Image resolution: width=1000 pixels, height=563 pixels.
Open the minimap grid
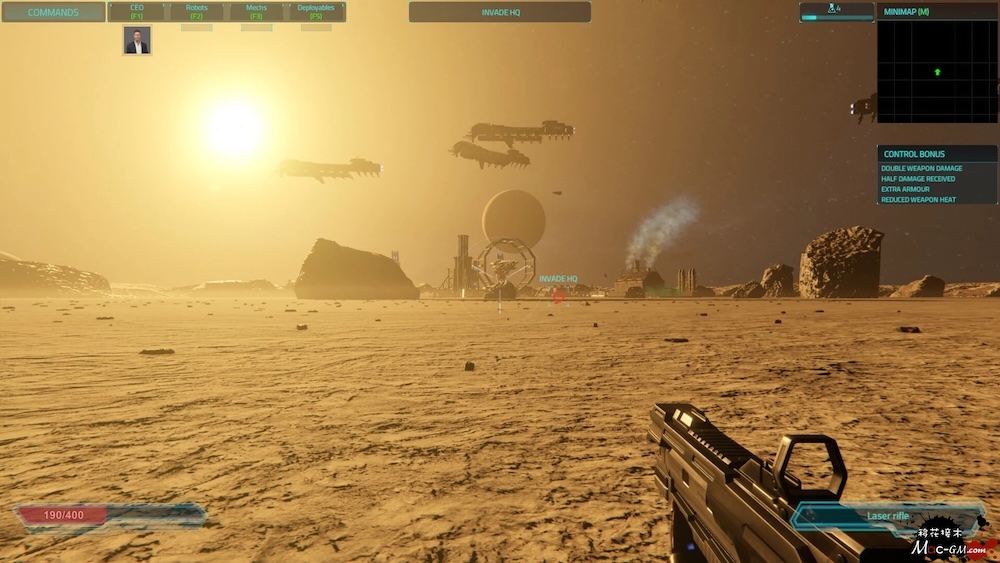pyautogui.click(x=937, y=72)
